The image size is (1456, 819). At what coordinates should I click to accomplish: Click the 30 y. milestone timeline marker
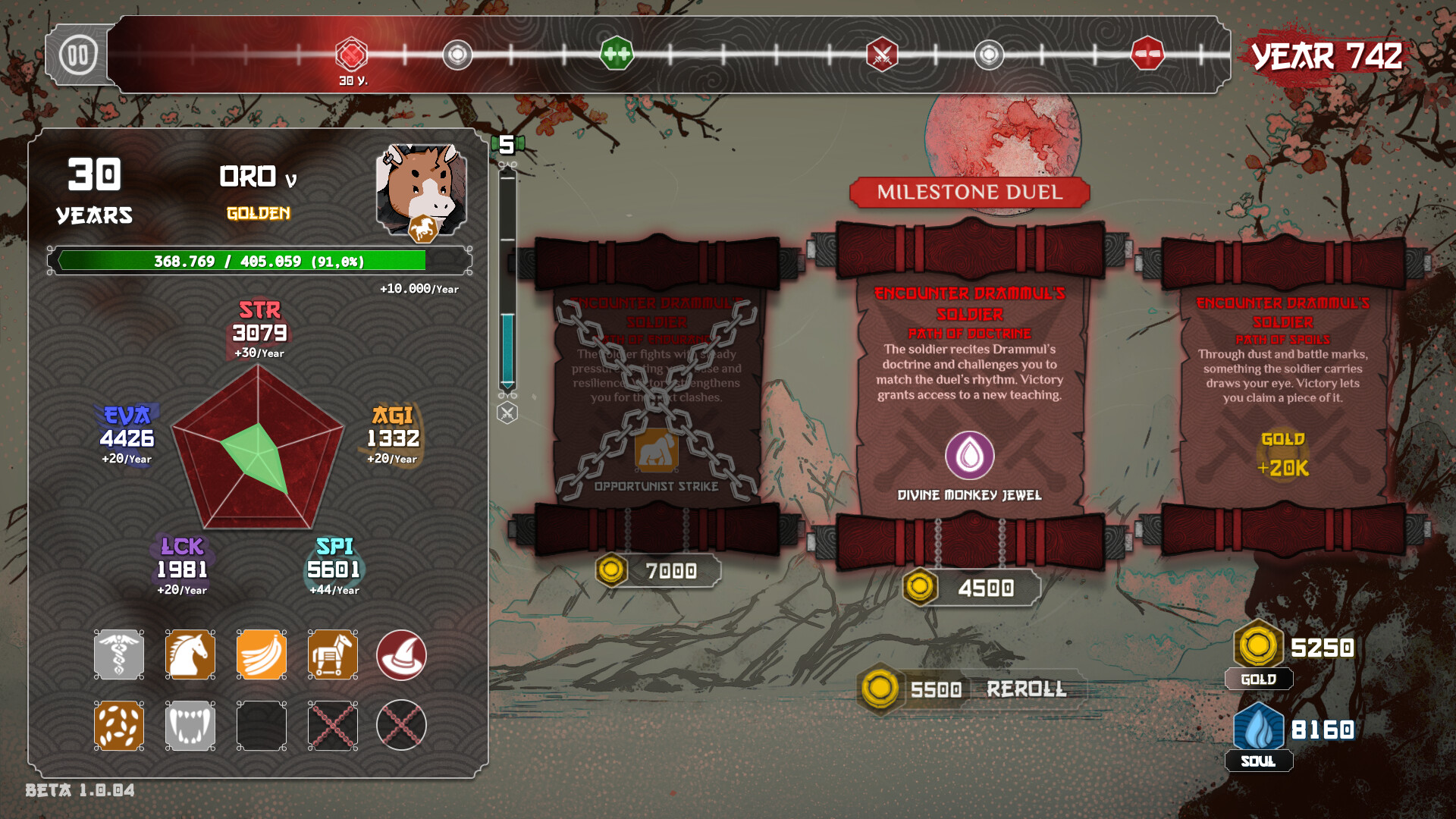[352, 55]
